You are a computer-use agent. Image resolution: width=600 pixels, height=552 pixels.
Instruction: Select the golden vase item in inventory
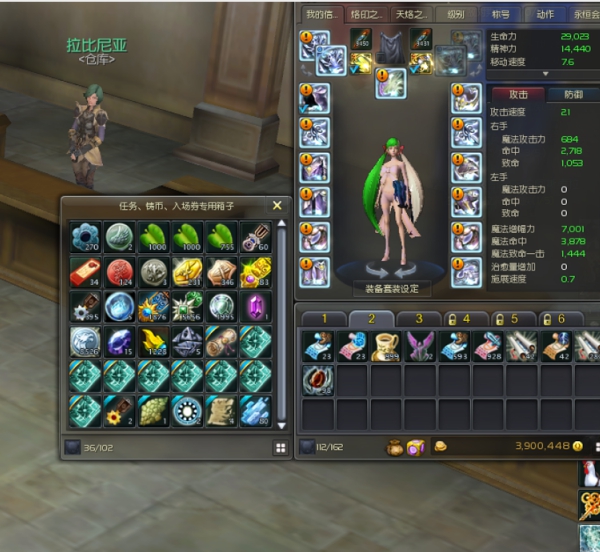[387, 345]
